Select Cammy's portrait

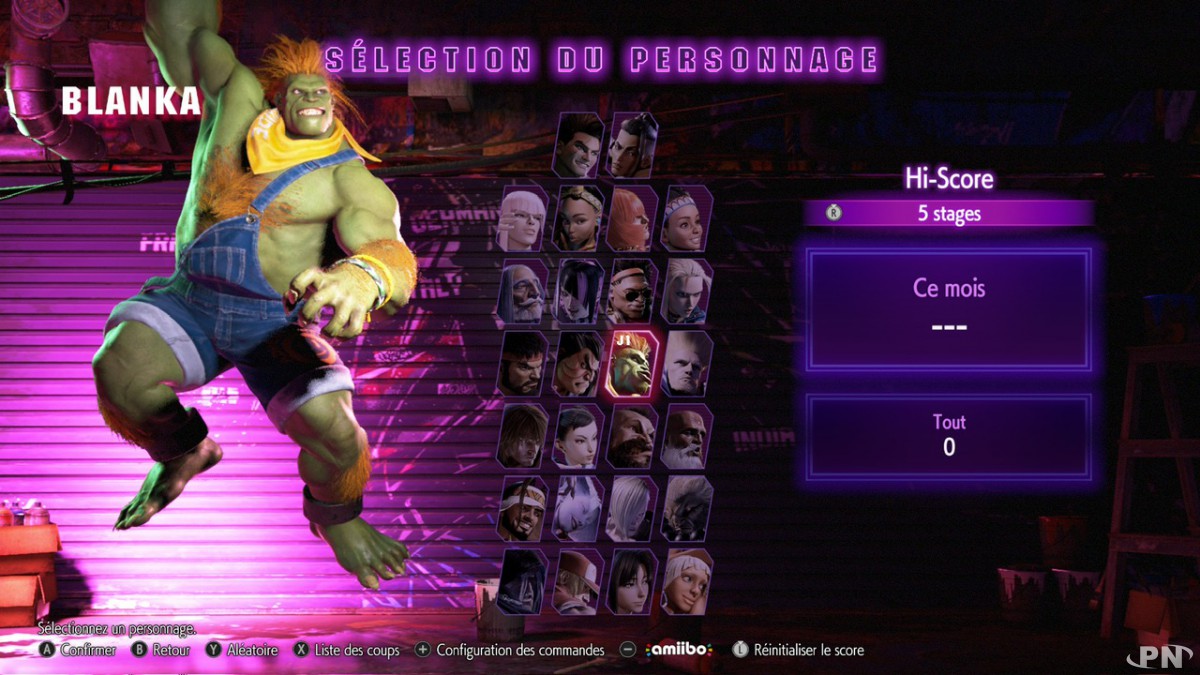tap(687, 292)
